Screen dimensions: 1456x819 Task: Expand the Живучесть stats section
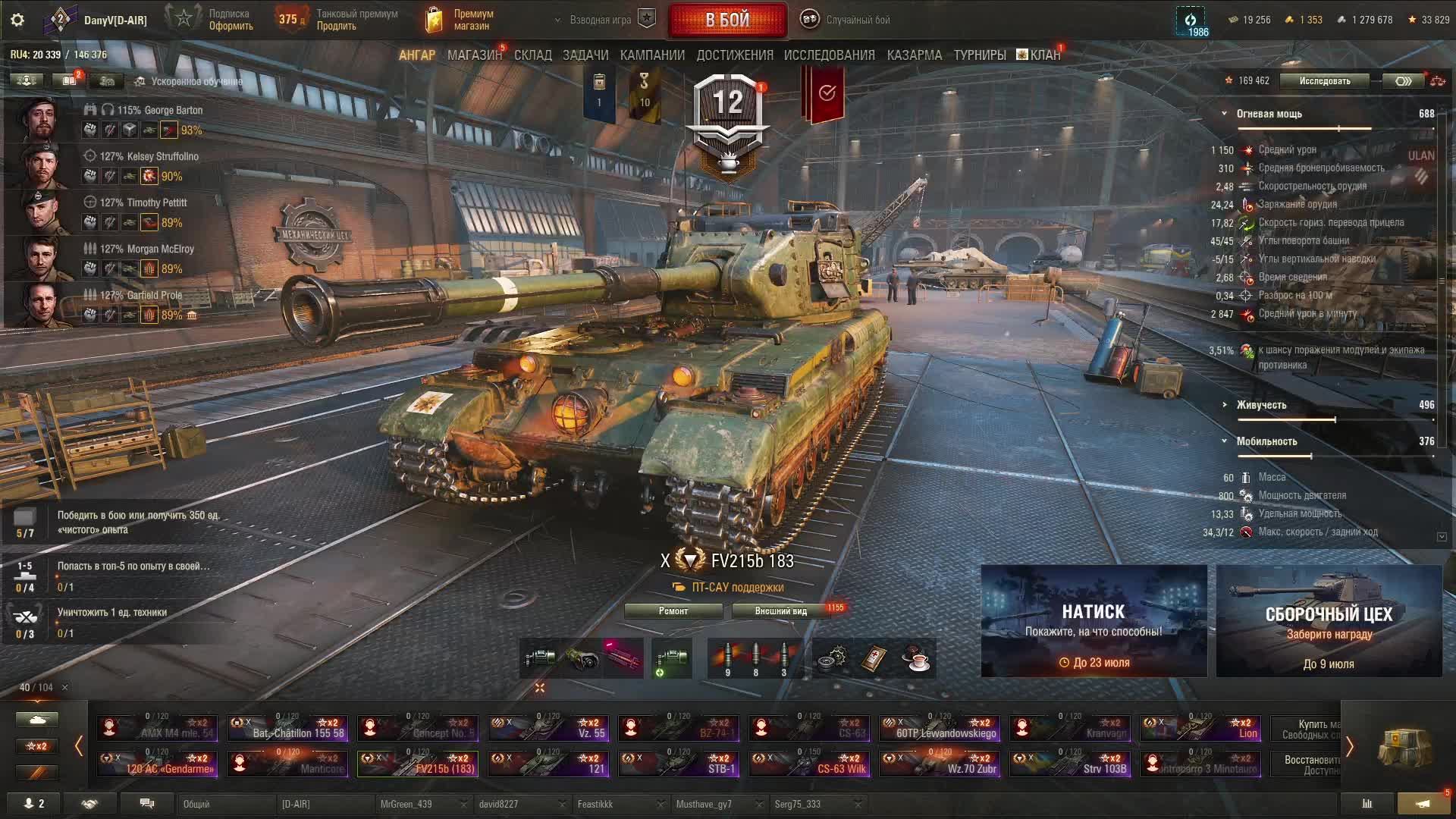[1260, 405]
